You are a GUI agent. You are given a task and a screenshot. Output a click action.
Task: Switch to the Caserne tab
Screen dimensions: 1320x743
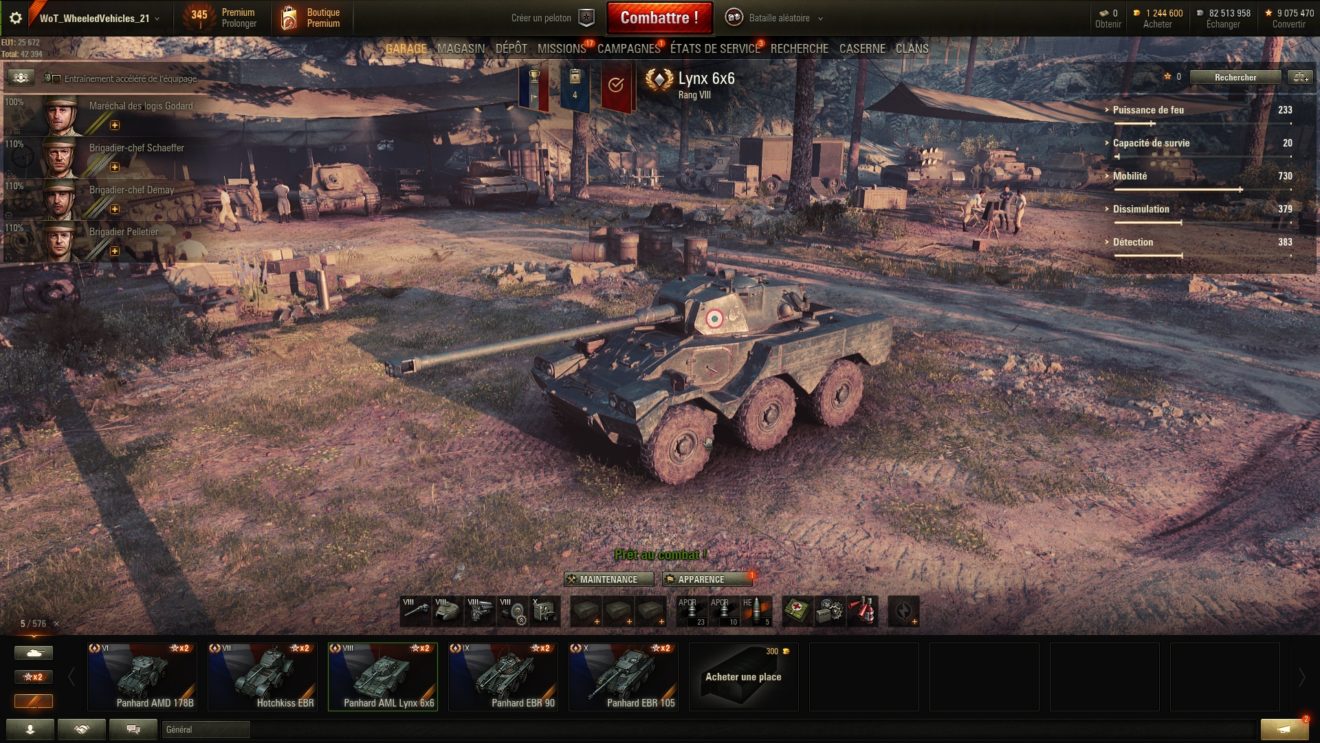click(x=862, y=48)
